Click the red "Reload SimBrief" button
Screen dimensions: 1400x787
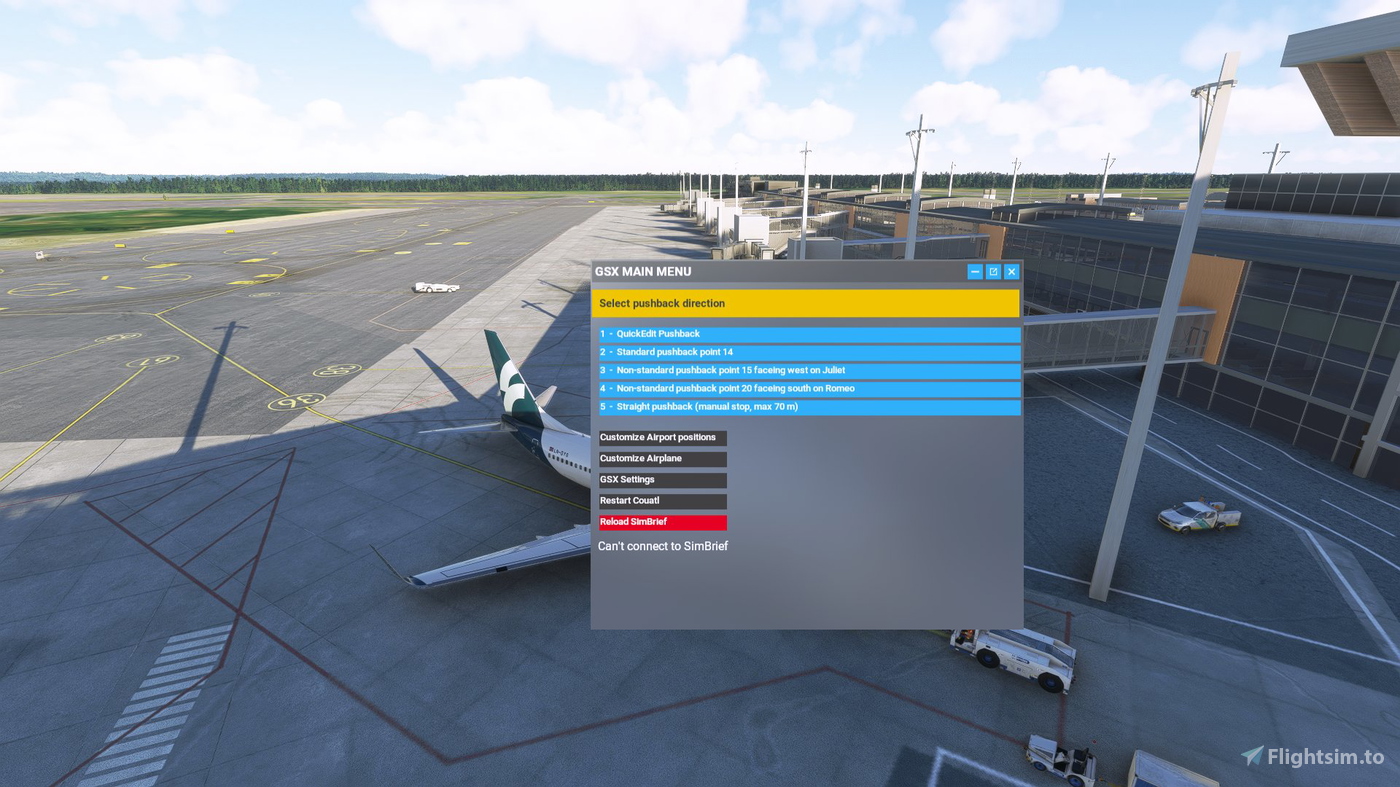click(x=662, y=521)
